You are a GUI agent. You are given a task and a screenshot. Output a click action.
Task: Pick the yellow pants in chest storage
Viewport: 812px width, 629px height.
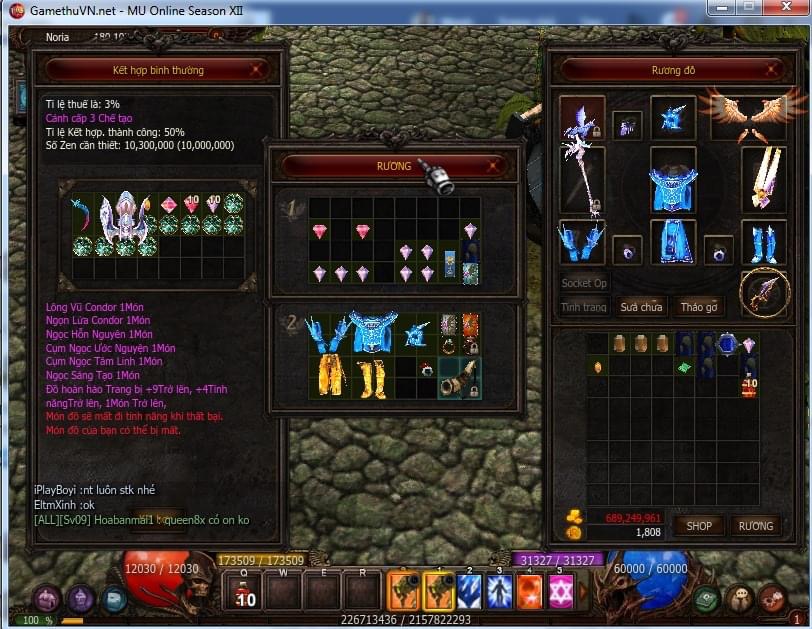pos(331,376)
